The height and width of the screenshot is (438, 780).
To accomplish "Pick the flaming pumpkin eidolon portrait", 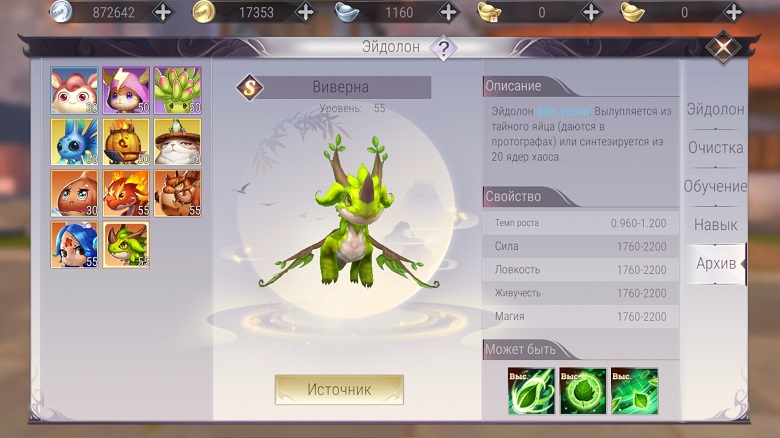I will [126, 142].
